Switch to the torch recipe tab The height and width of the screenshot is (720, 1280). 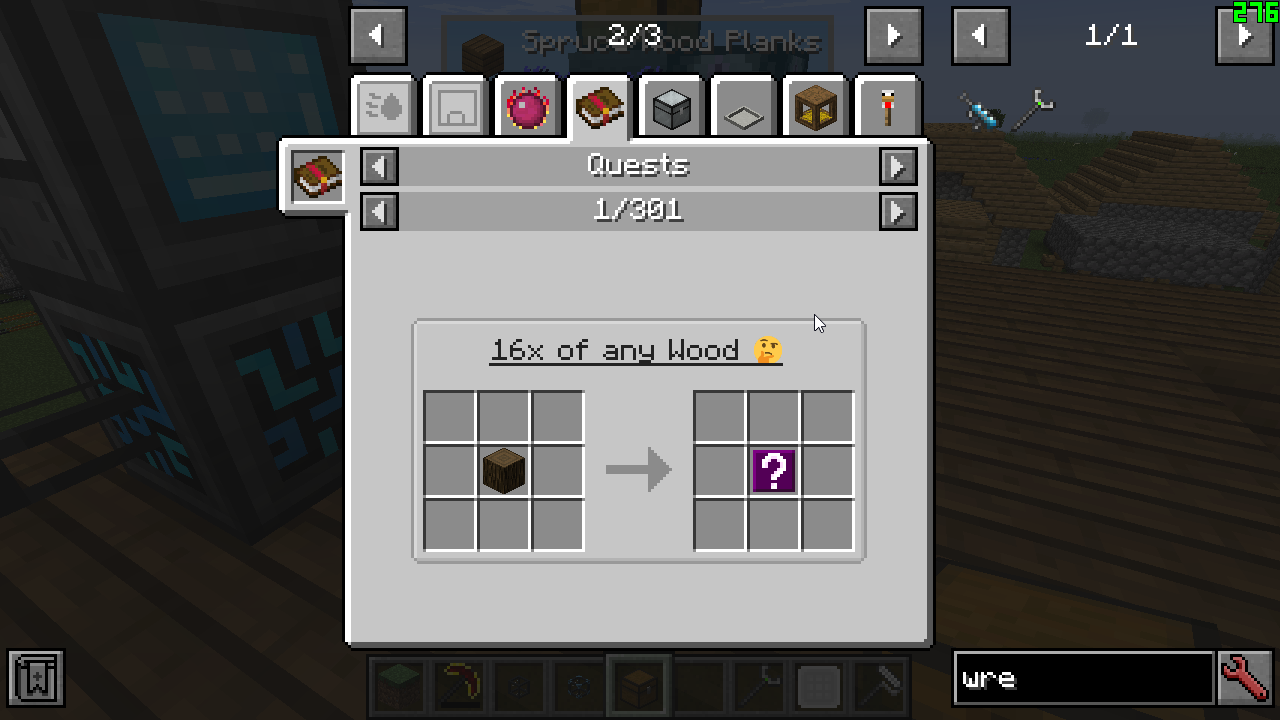click(888, 107)
